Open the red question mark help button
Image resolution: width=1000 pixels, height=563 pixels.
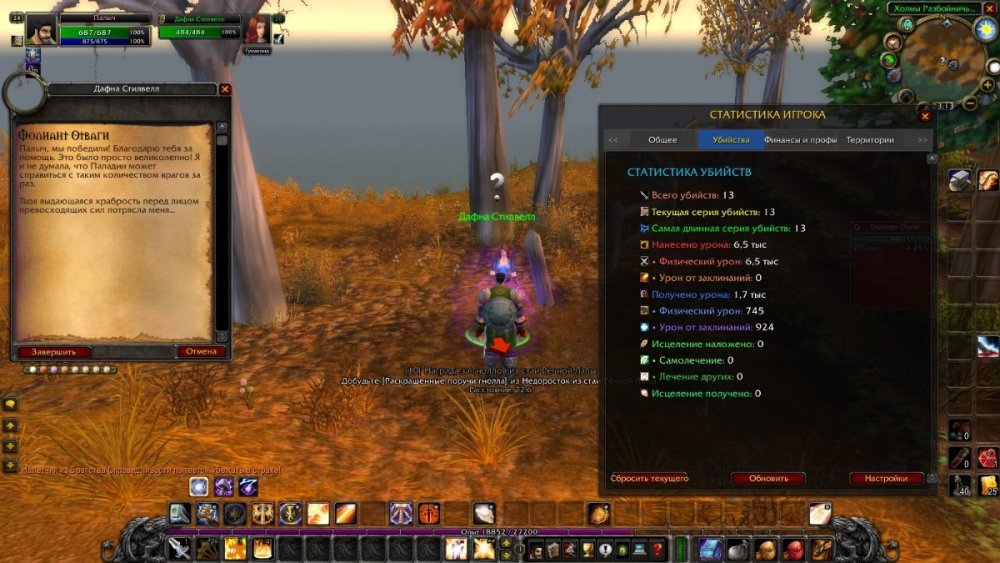pos(657,549)
